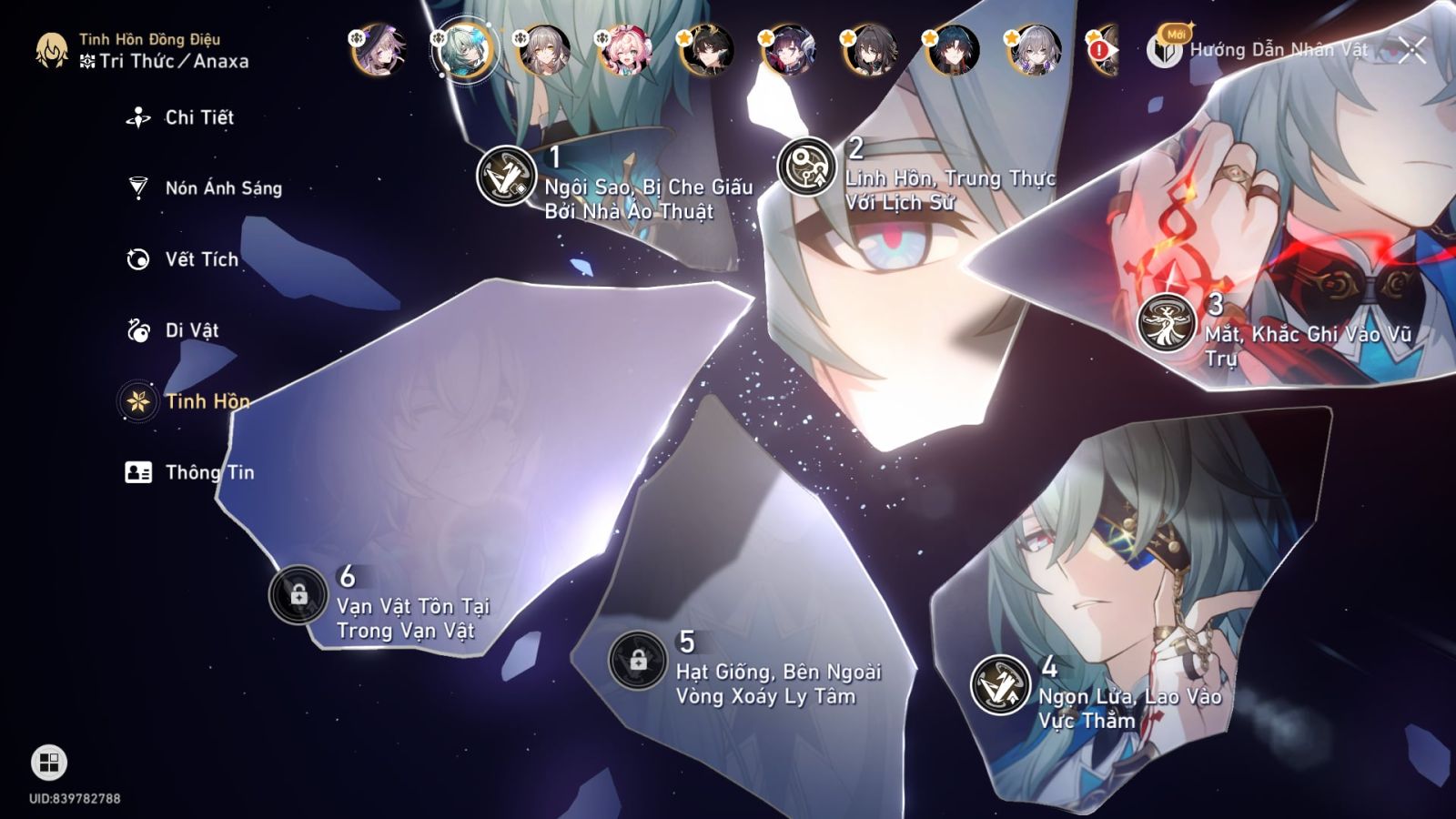Open the Vết Tích traces menu
1456x819 pixels.
(202, 259)
